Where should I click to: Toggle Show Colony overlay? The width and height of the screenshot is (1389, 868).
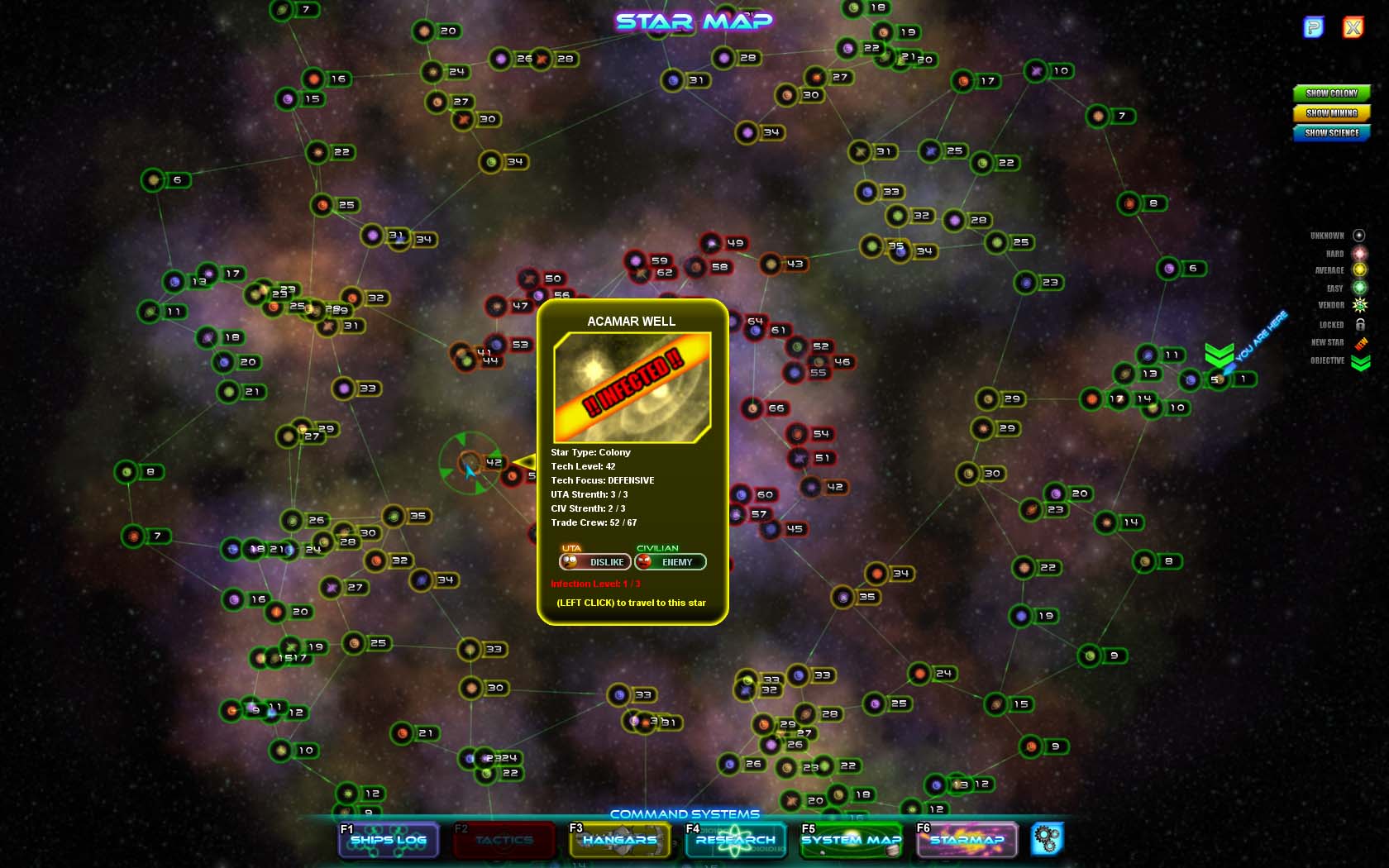pyautogui.click(x=1331, y=93)
